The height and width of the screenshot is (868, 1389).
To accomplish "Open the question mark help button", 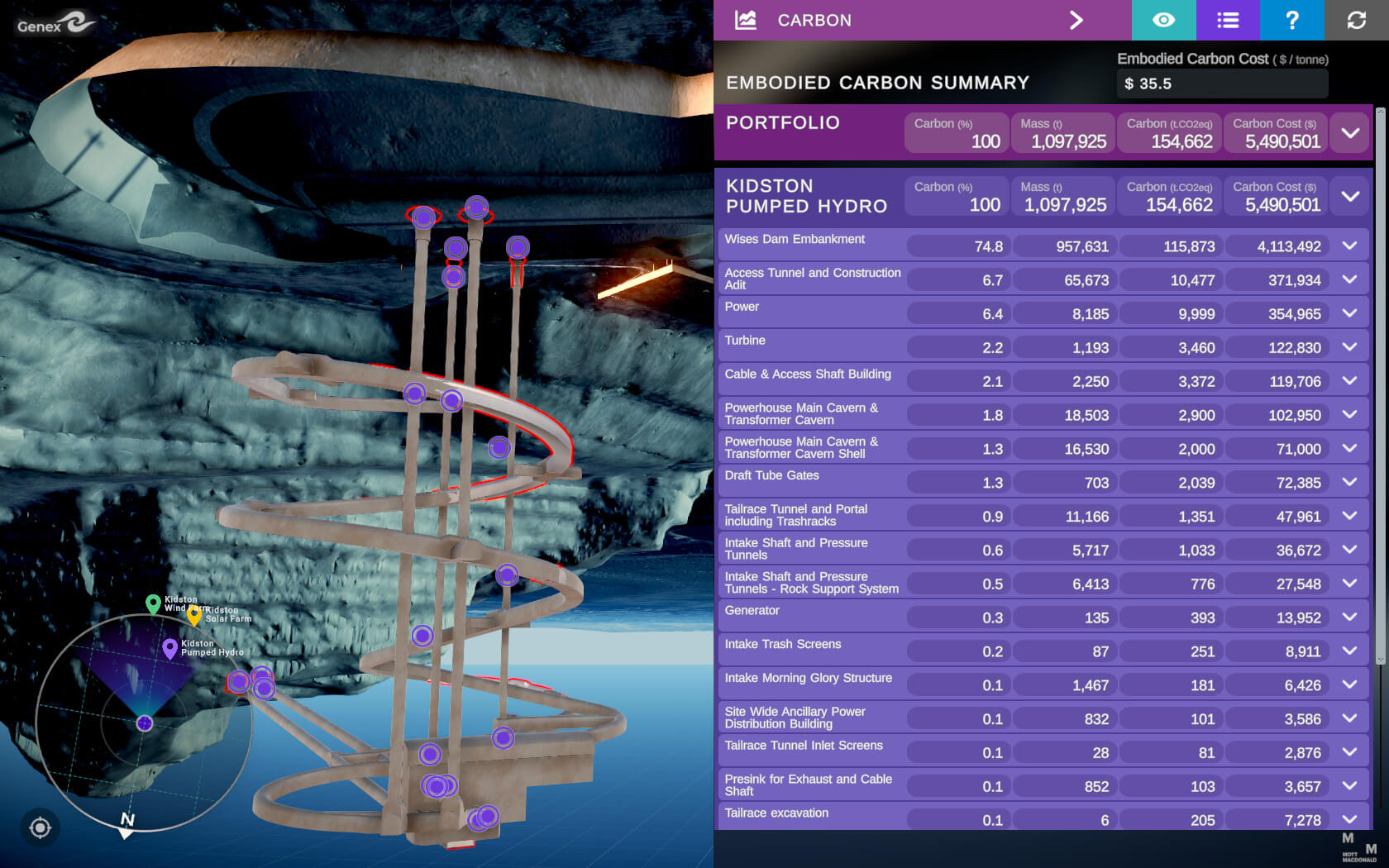I will (x=1291, y=20).
